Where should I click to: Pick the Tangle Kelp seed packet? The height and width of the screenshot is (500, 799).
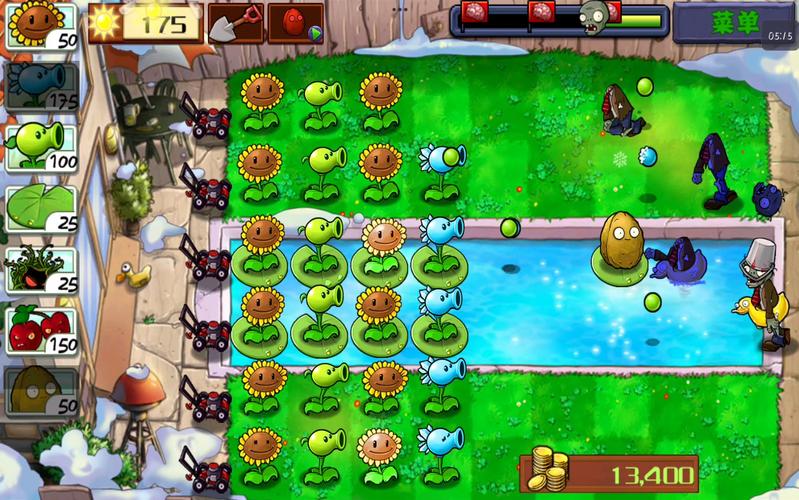point(42,270)
